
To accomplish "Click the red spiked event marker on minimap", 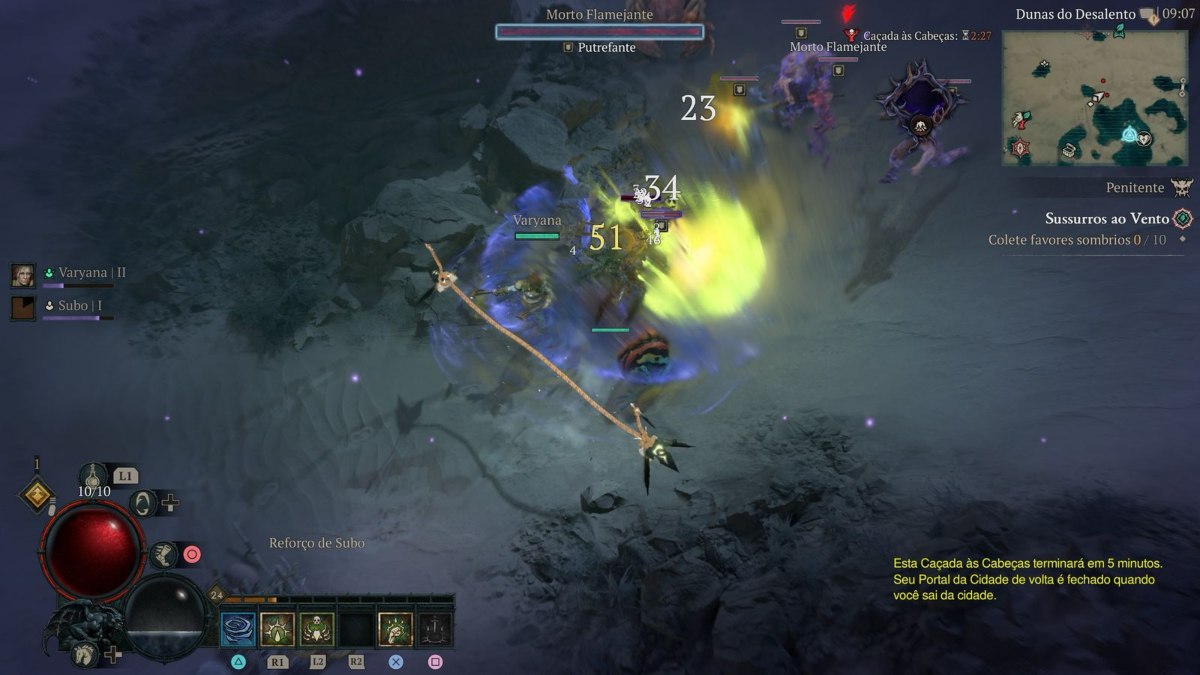I will [1020, 149].
